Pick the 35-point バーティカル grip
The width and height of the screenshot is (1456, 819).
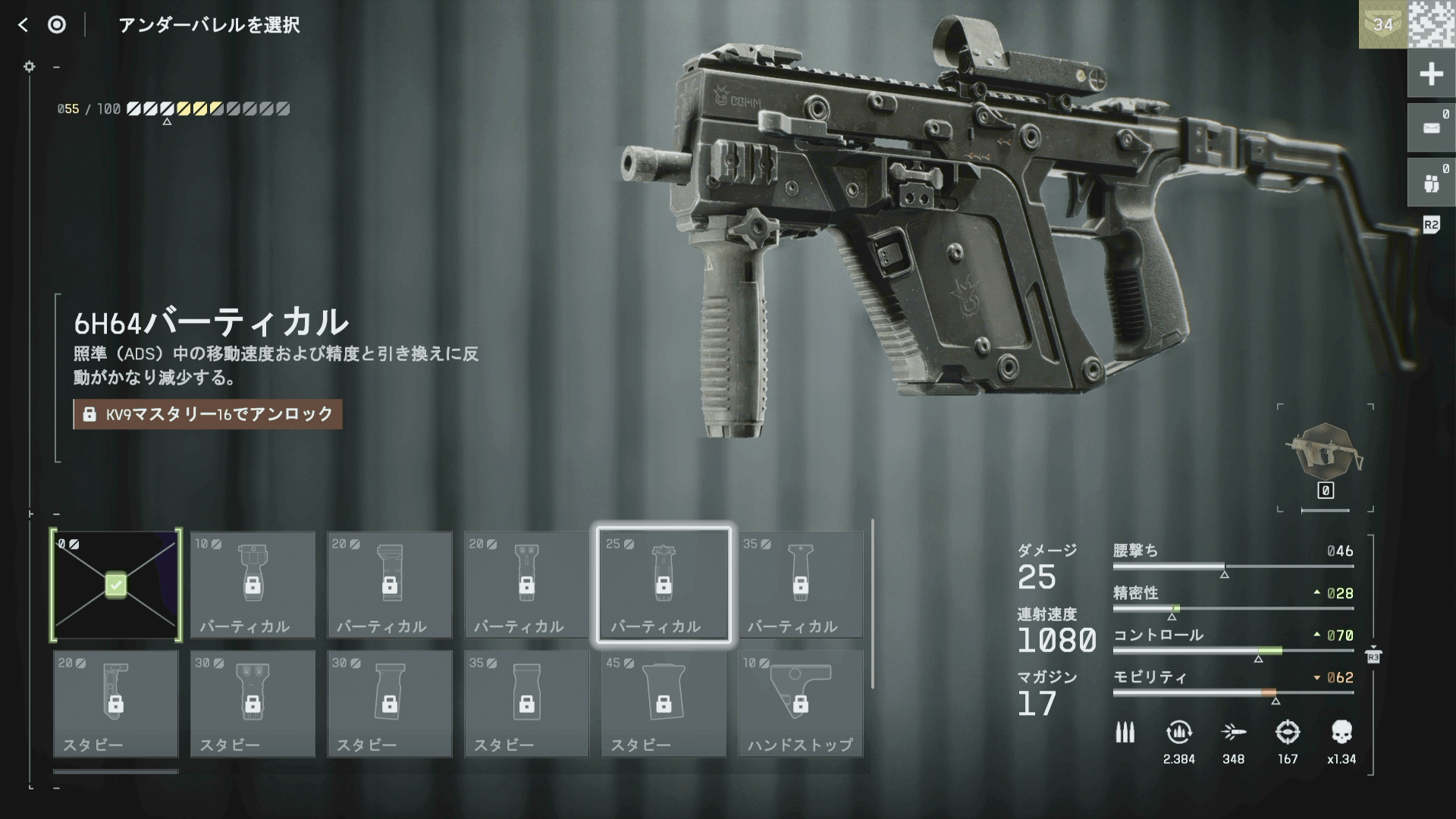click(800, 585)
